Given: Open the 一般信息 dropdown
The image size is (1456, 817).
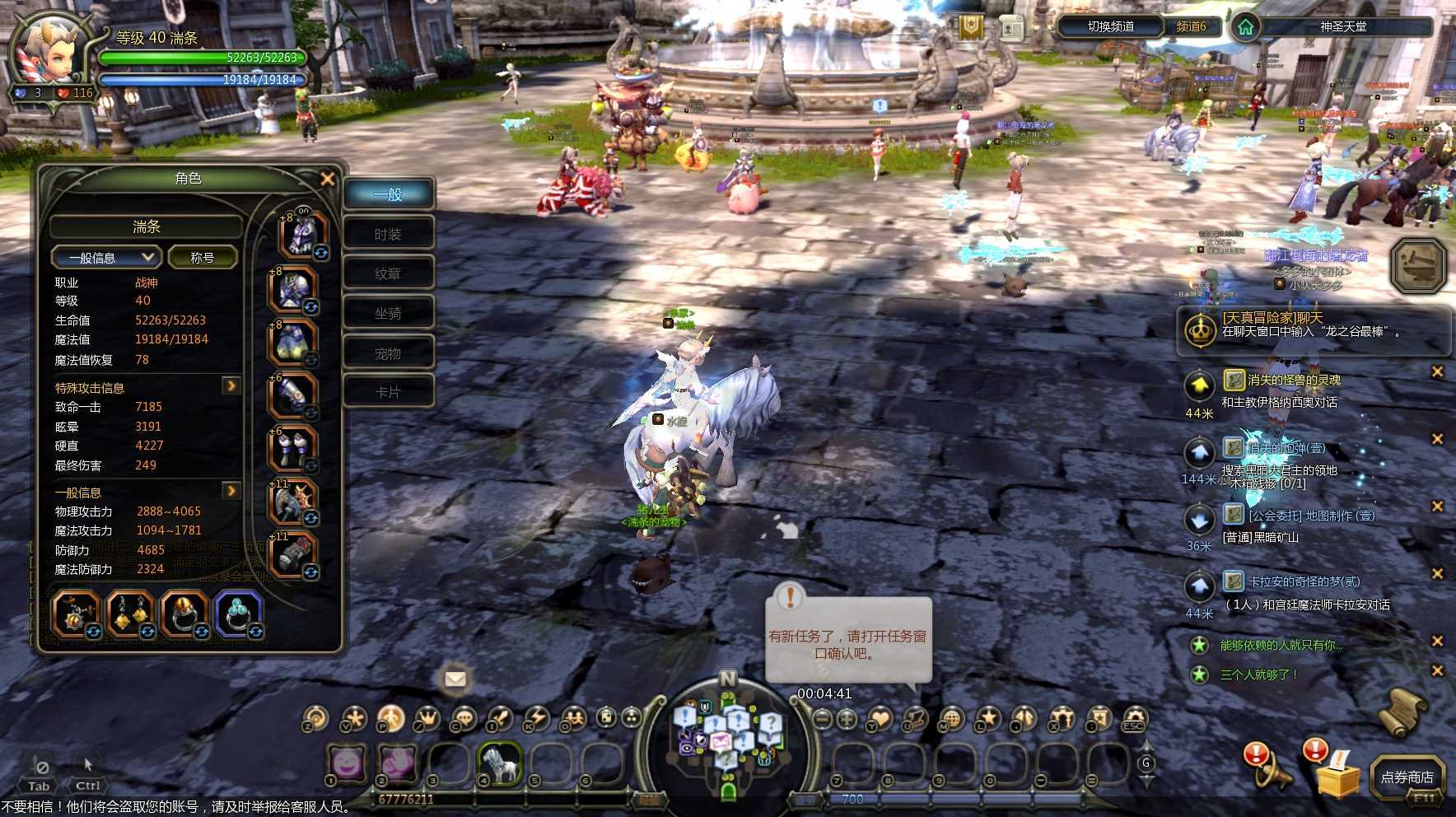Looking at the screenshot, I should click(105, 258).
